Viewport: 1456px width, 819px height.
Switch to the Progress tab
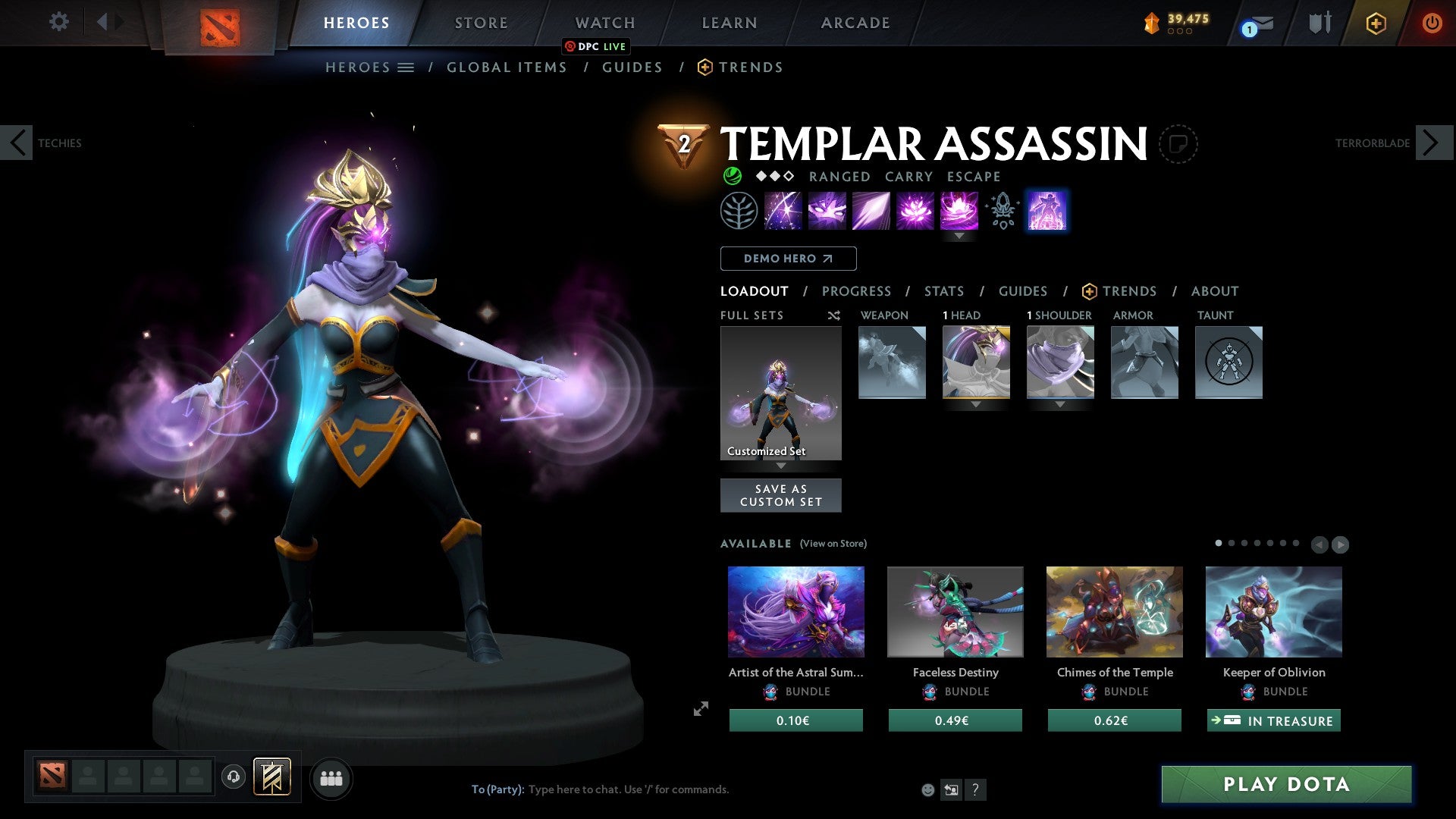coord(857,291)
